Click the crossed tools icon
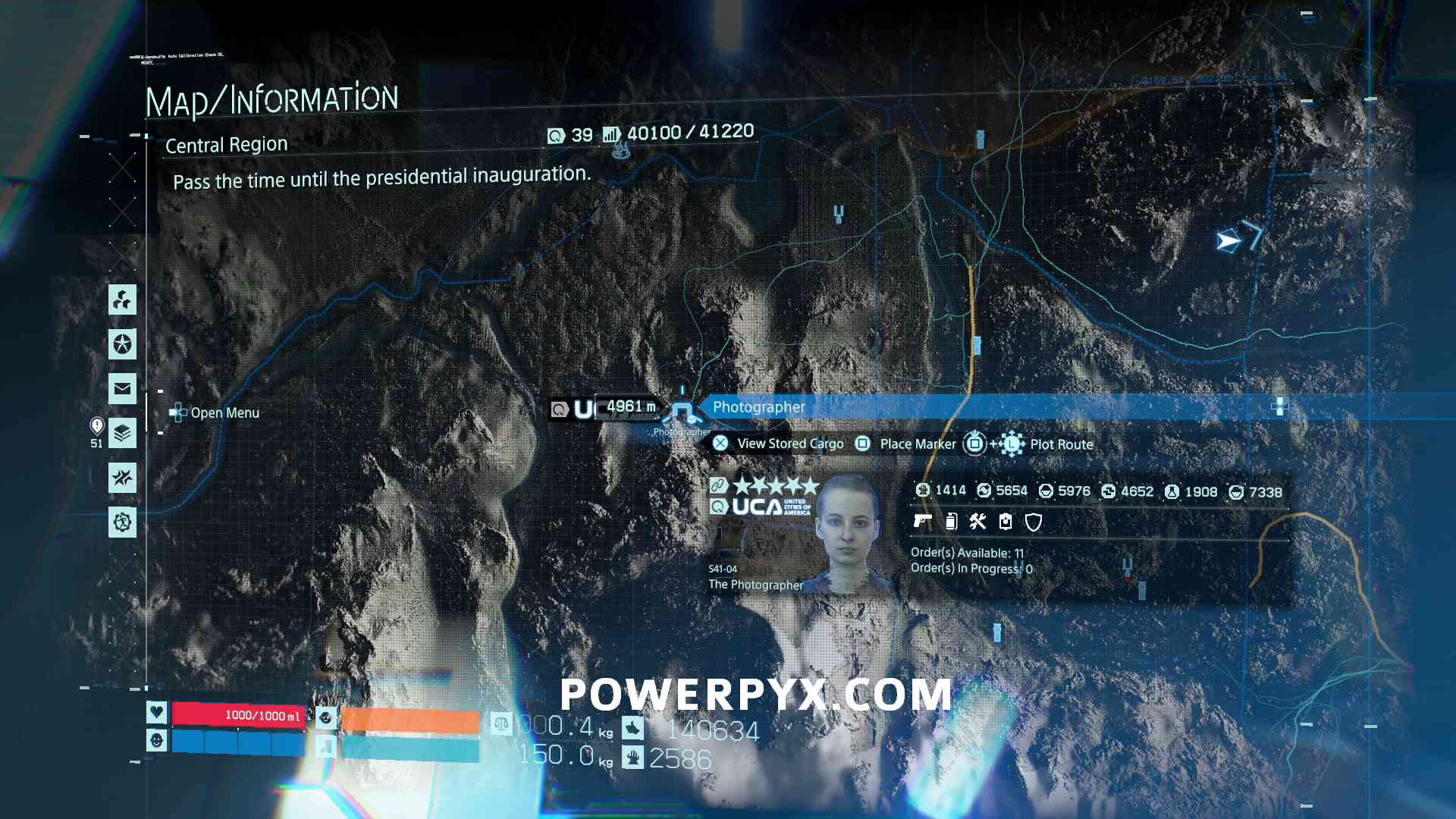This screenshot has height=819, width=1456. [x=978, y=521]
